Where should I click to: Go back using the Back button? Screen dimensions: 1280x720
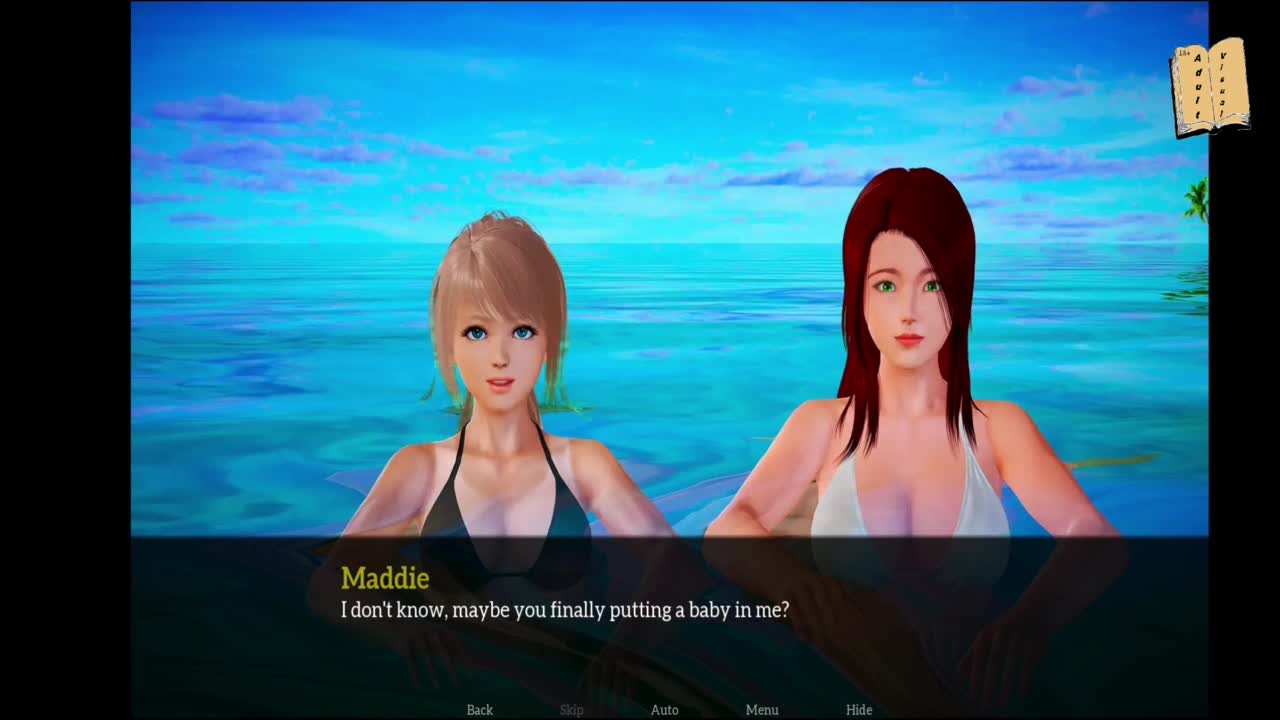coord(480,710)
